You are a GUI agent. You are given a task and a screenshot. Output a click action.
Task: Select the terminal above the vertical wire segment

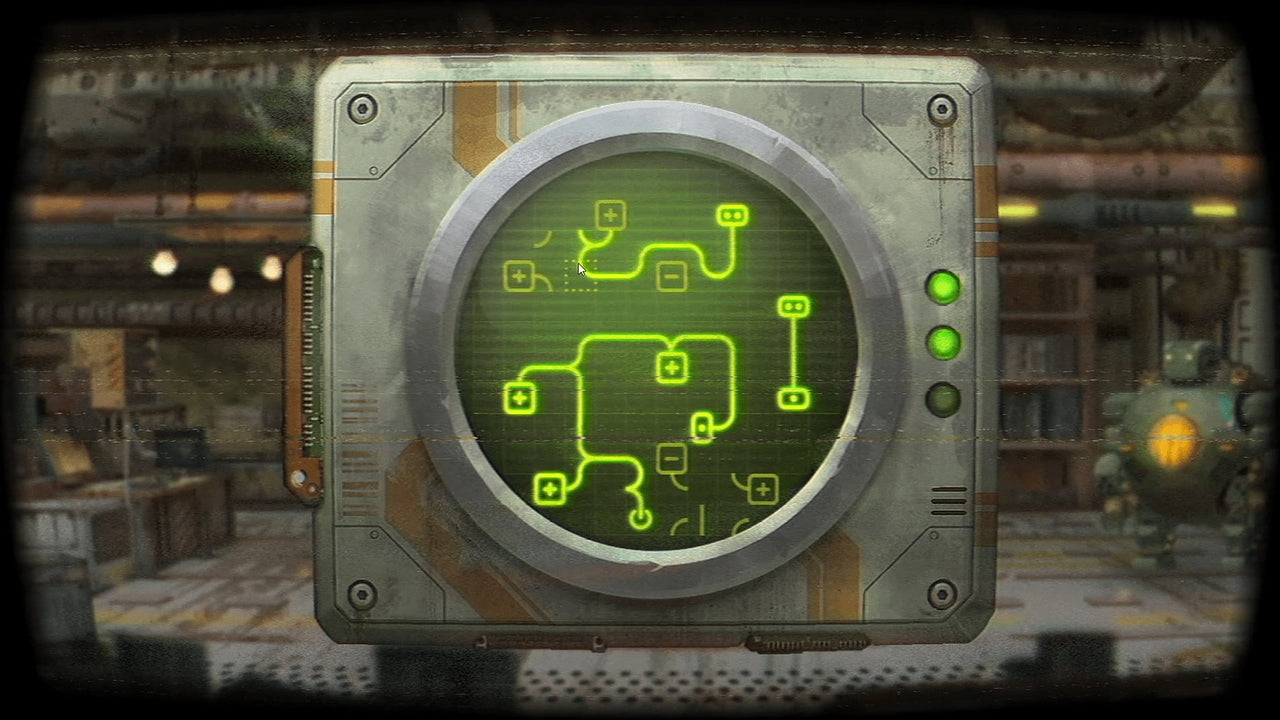point(792,306)
